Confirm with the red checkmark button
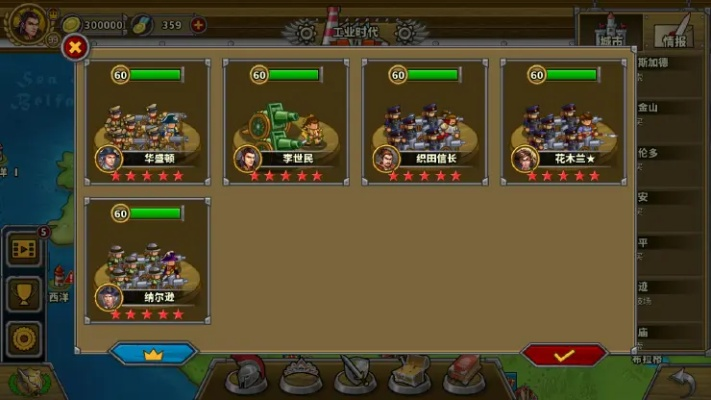The height and width of the screenshot is (400, 711). click(x=564, y=355)
